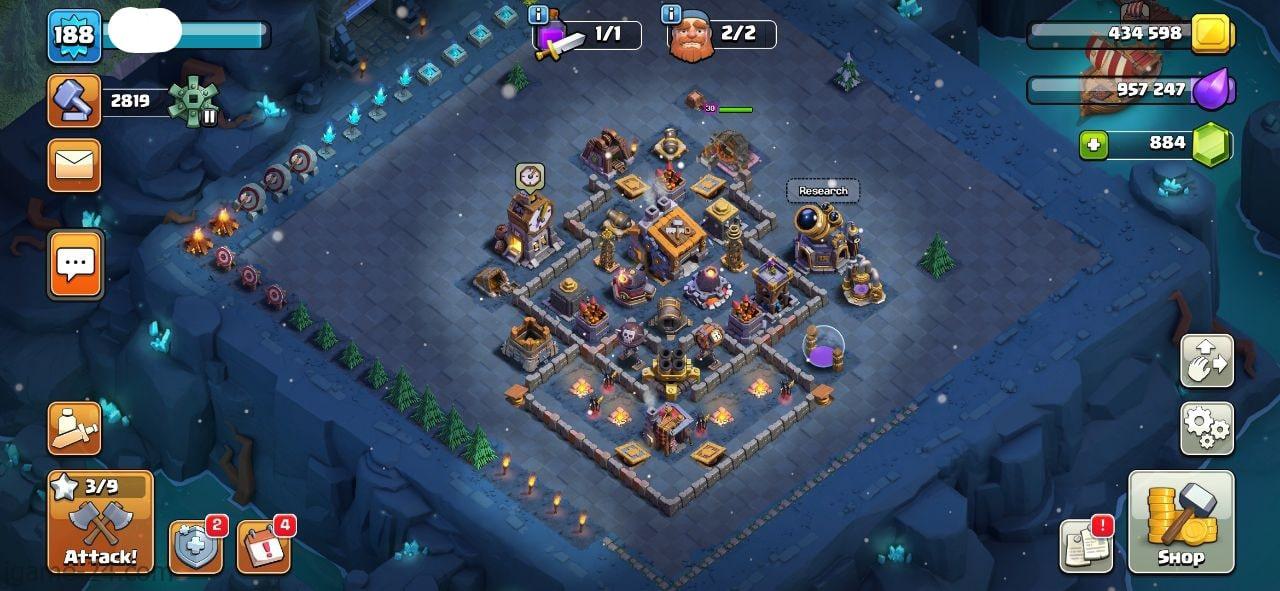The image size is (1280, 591).
Task: Tap the Research label above the lab
Action: coord(823,191)
